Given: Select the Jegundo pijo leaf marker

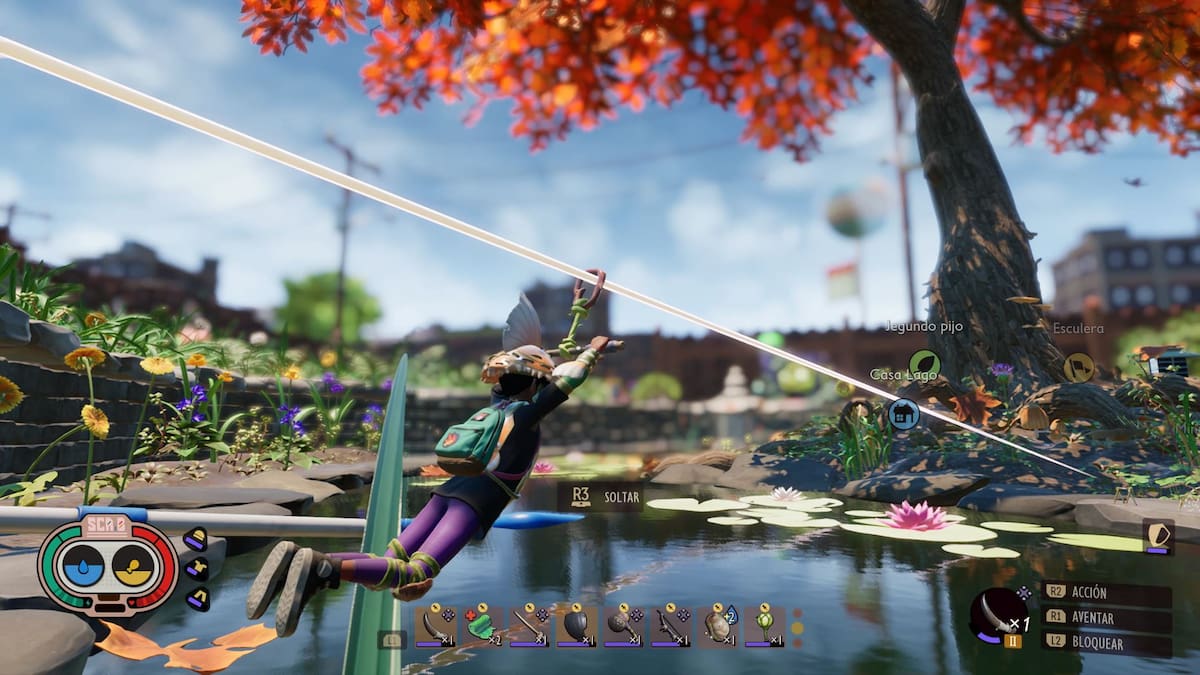Looking at the screenshot, I should coord(924,364).
